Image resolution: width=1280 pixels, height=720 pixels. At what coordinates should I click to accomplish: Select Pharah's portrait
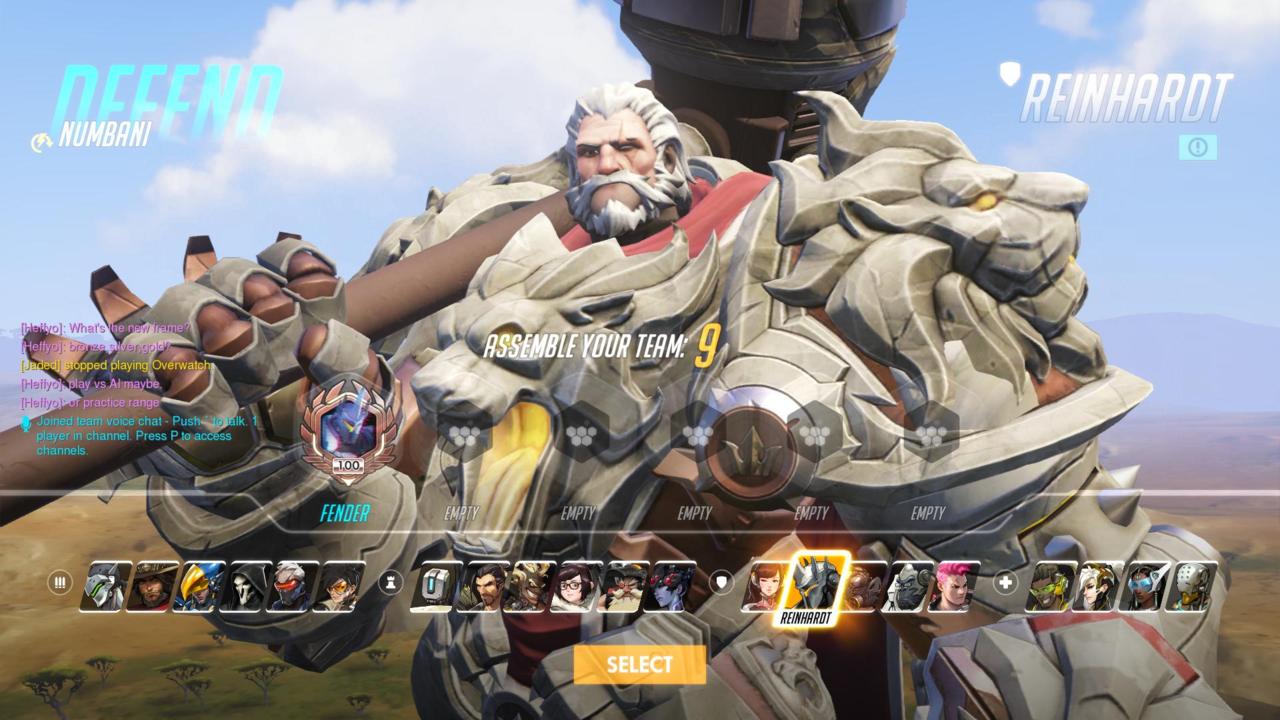click(x=198, y=587)
